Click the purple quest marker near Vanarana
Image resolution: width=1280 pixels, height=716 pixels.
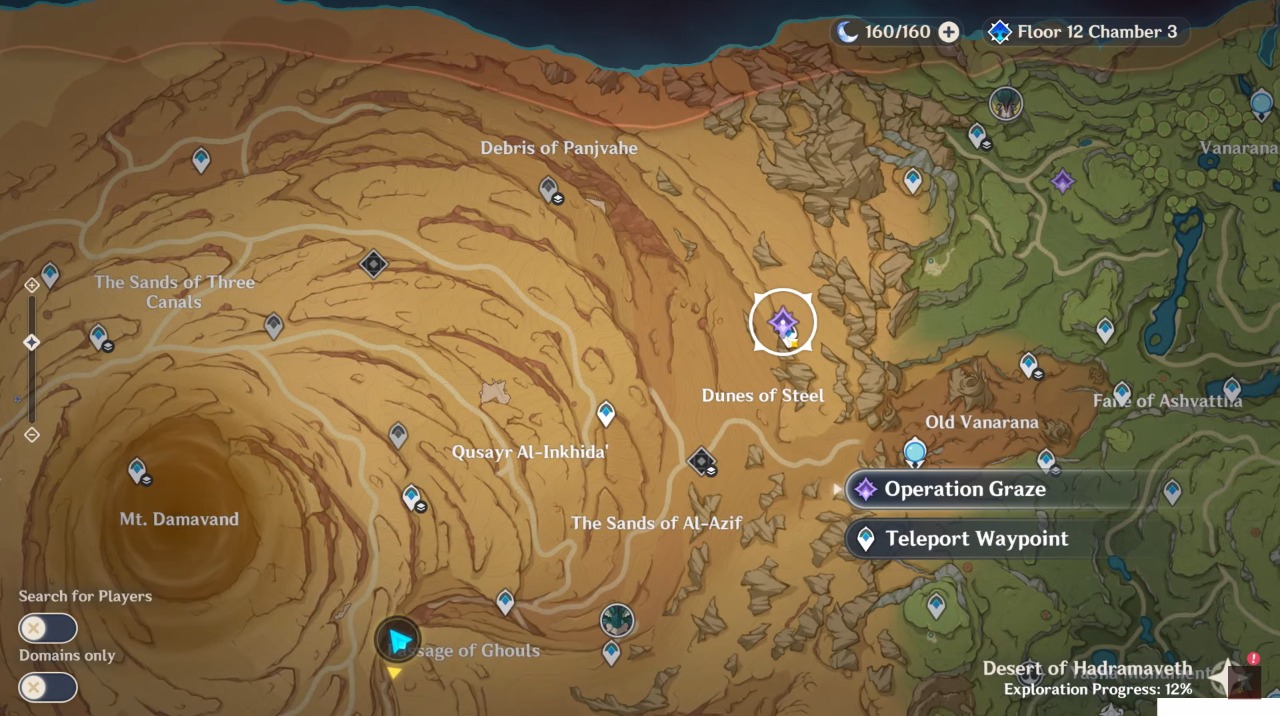point(1062,181)
